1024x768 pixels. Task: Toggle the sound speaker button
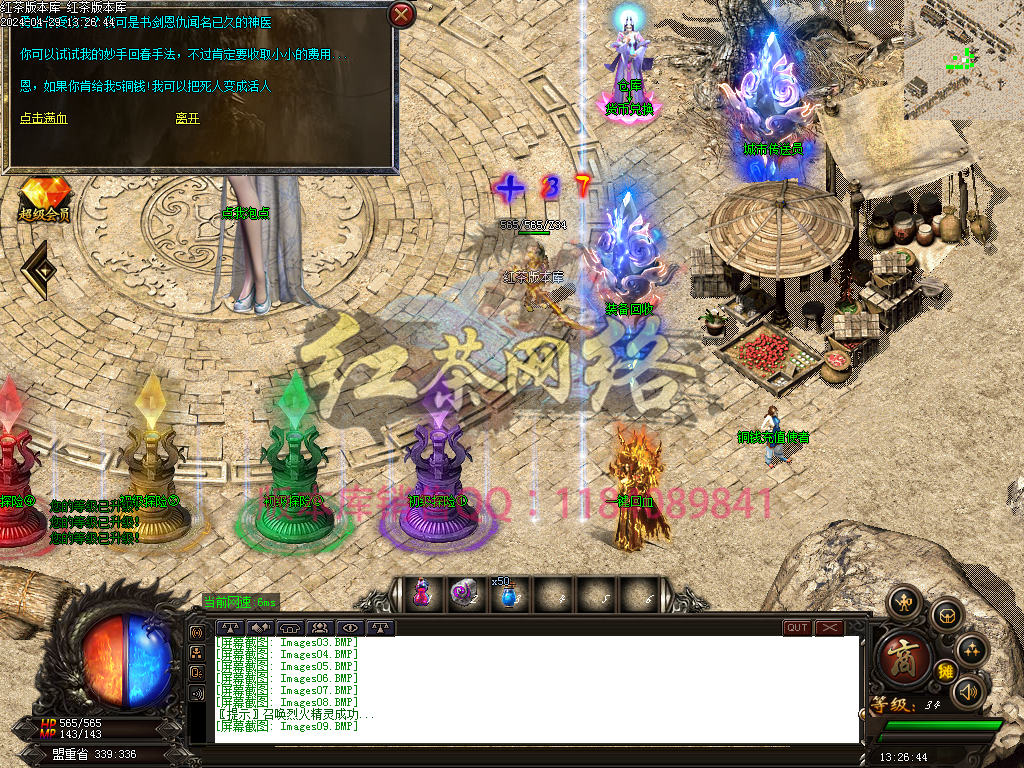click(x=967, y=690)
